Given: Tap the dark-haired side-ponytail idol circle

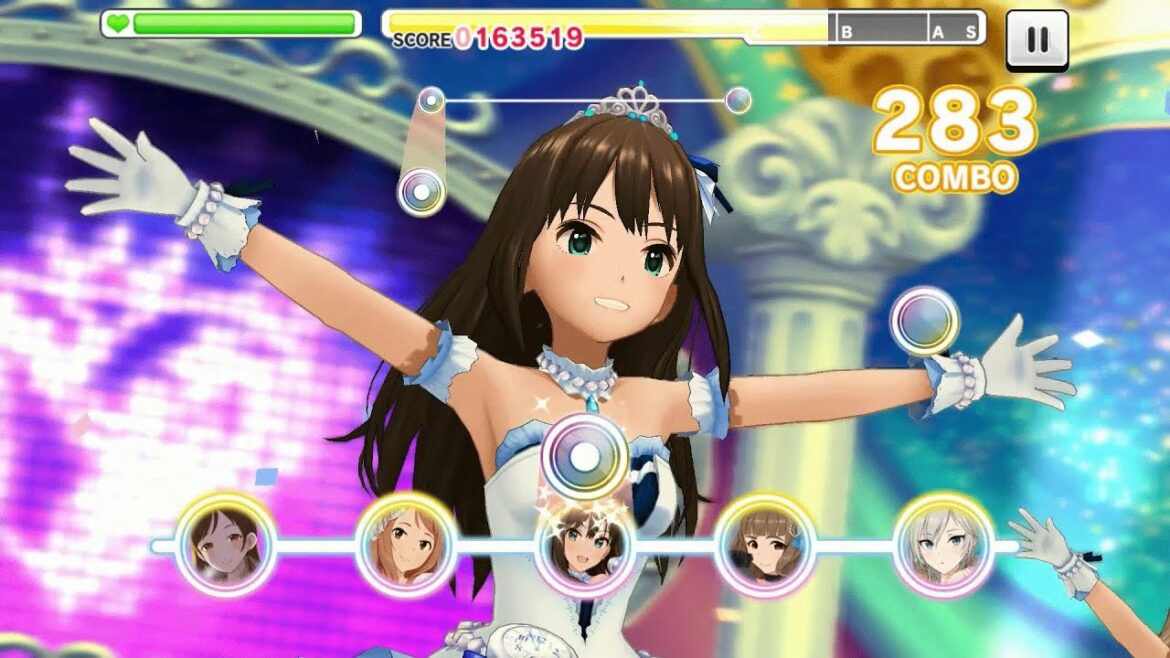Looking at the screenshot, I should pyautogui.click(x=227, y=545).
